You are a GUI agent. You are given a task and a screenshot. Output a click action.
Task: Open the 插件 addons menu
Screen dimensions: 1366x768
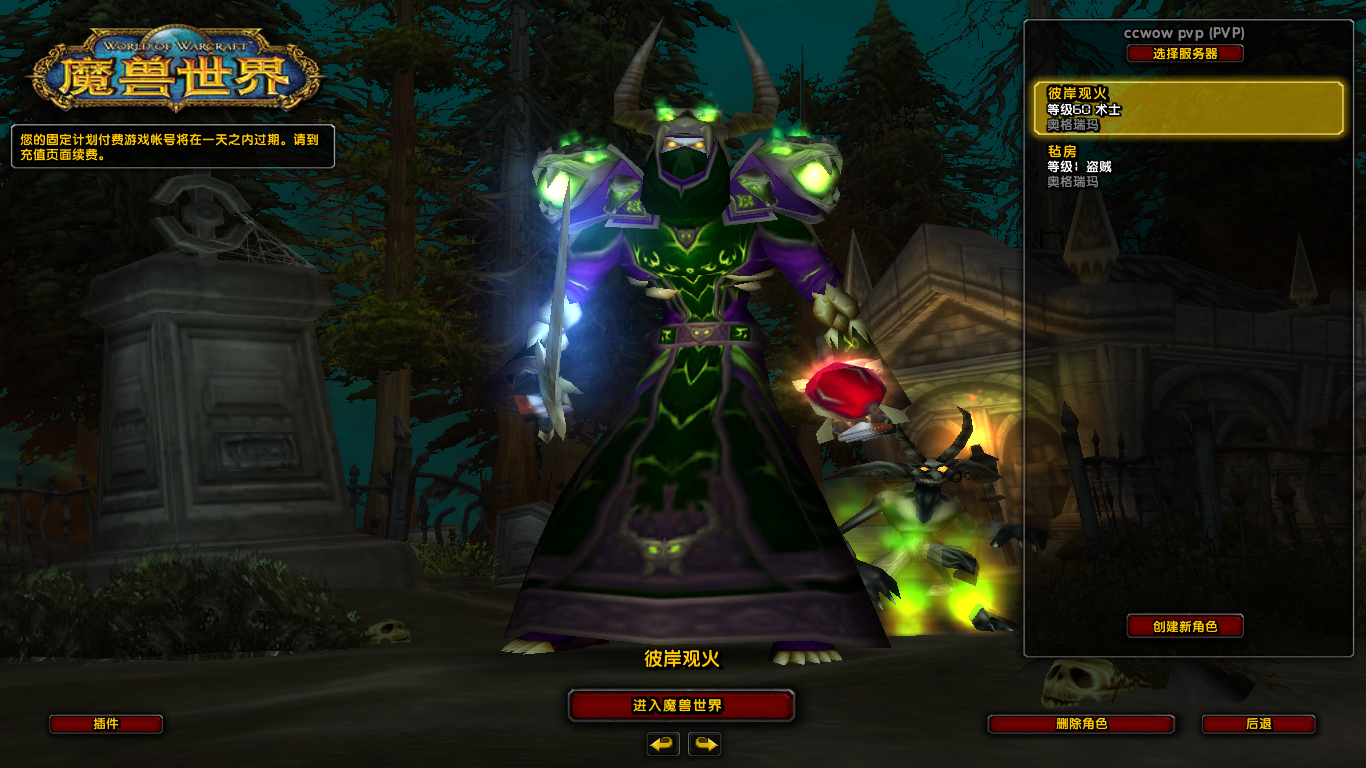[x=106, y=724]
